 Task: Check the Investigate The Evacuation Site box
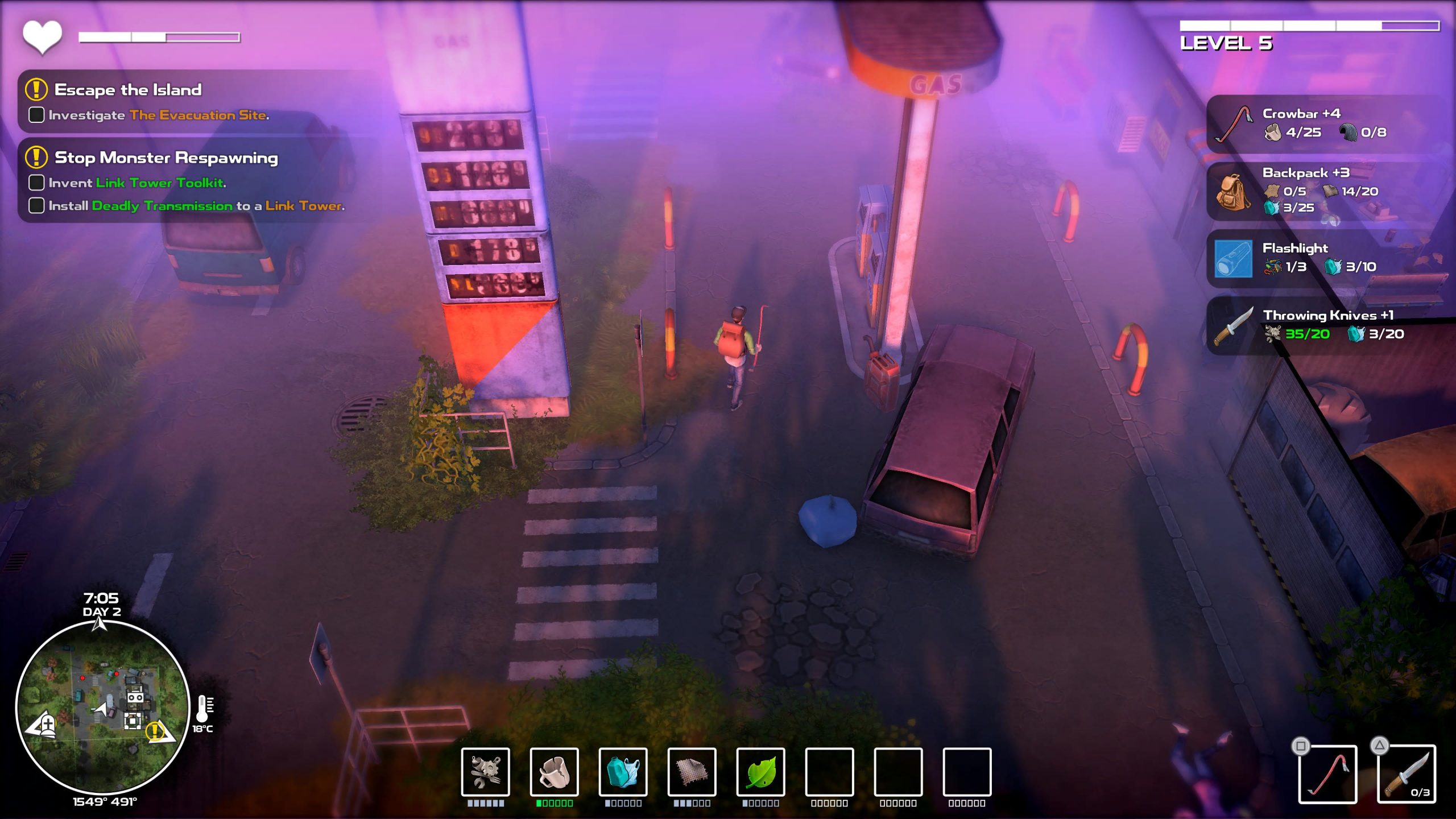36,115
